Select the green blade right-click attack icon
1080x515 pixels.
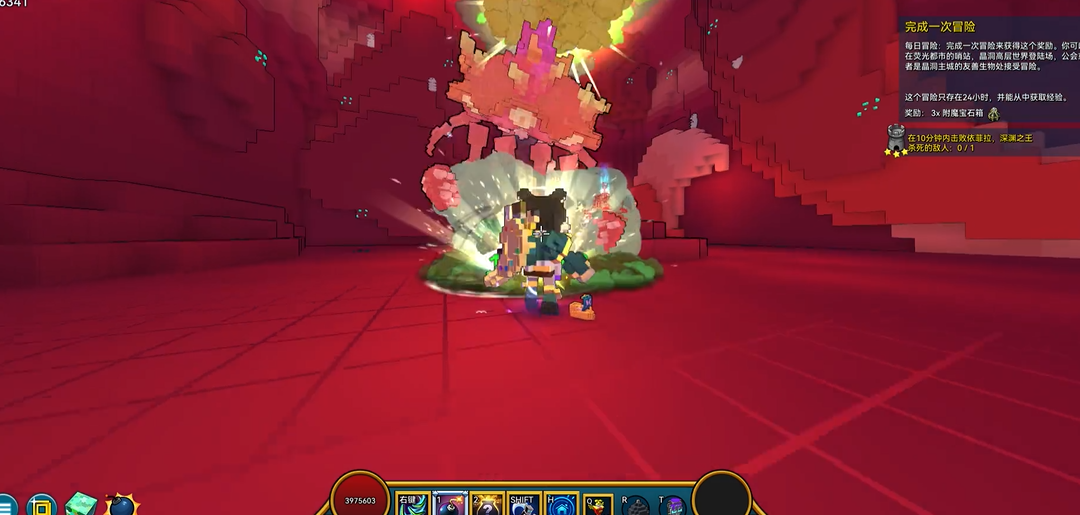[413, 505]
